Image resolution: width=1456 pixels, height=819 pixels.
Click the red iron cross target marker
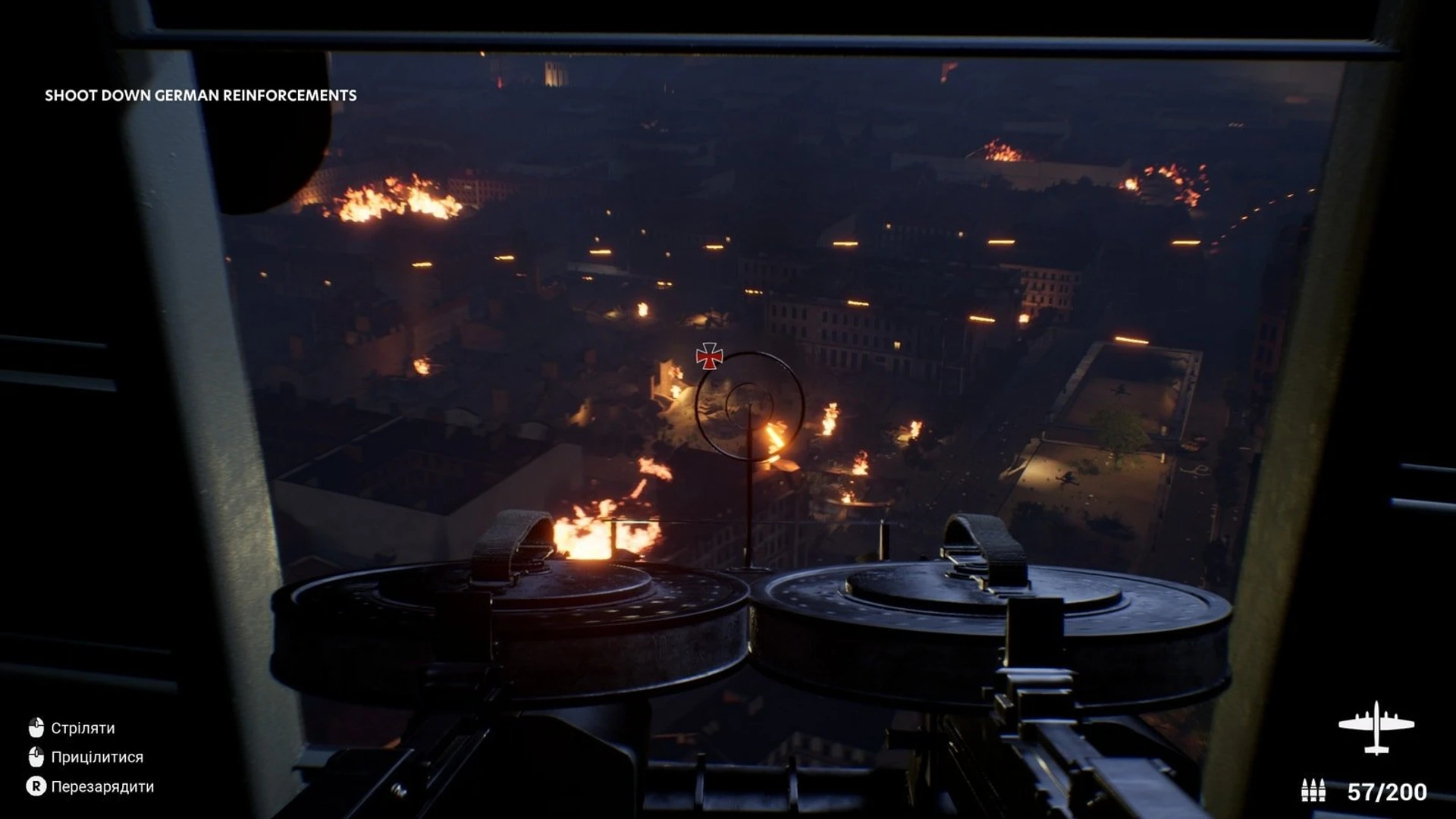coord(709,356)
